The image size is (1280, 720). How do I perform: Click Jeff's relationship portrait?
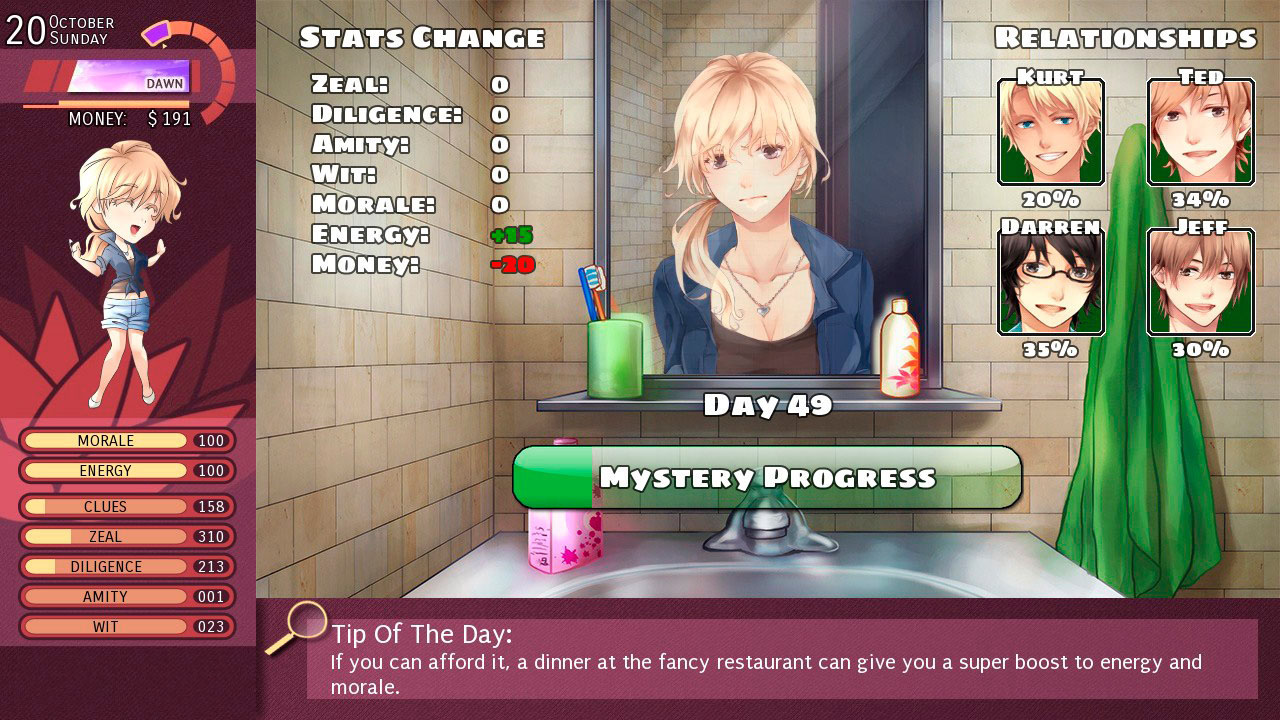pyautogui.click(x=1199, y=282)
